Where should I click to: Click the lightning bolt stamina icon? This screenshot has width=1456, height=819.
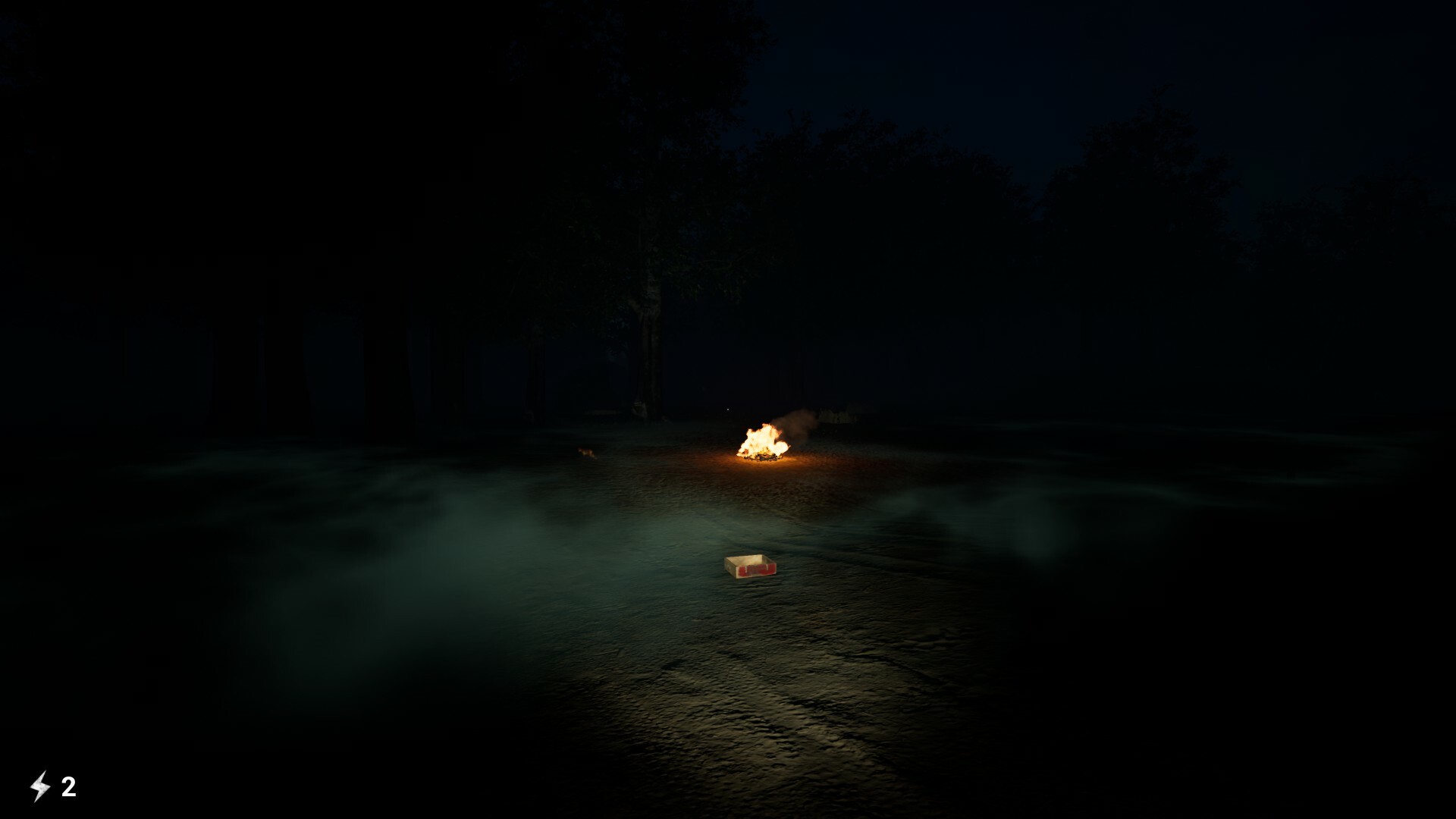[42, 785]
